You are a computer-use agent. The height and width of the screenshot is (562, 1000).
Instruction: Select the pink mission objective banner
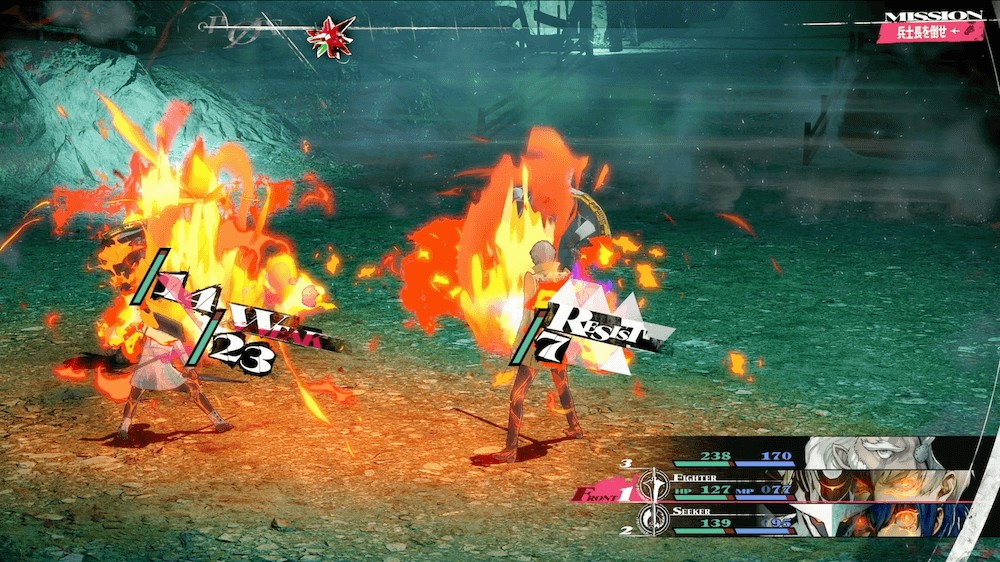928,32
